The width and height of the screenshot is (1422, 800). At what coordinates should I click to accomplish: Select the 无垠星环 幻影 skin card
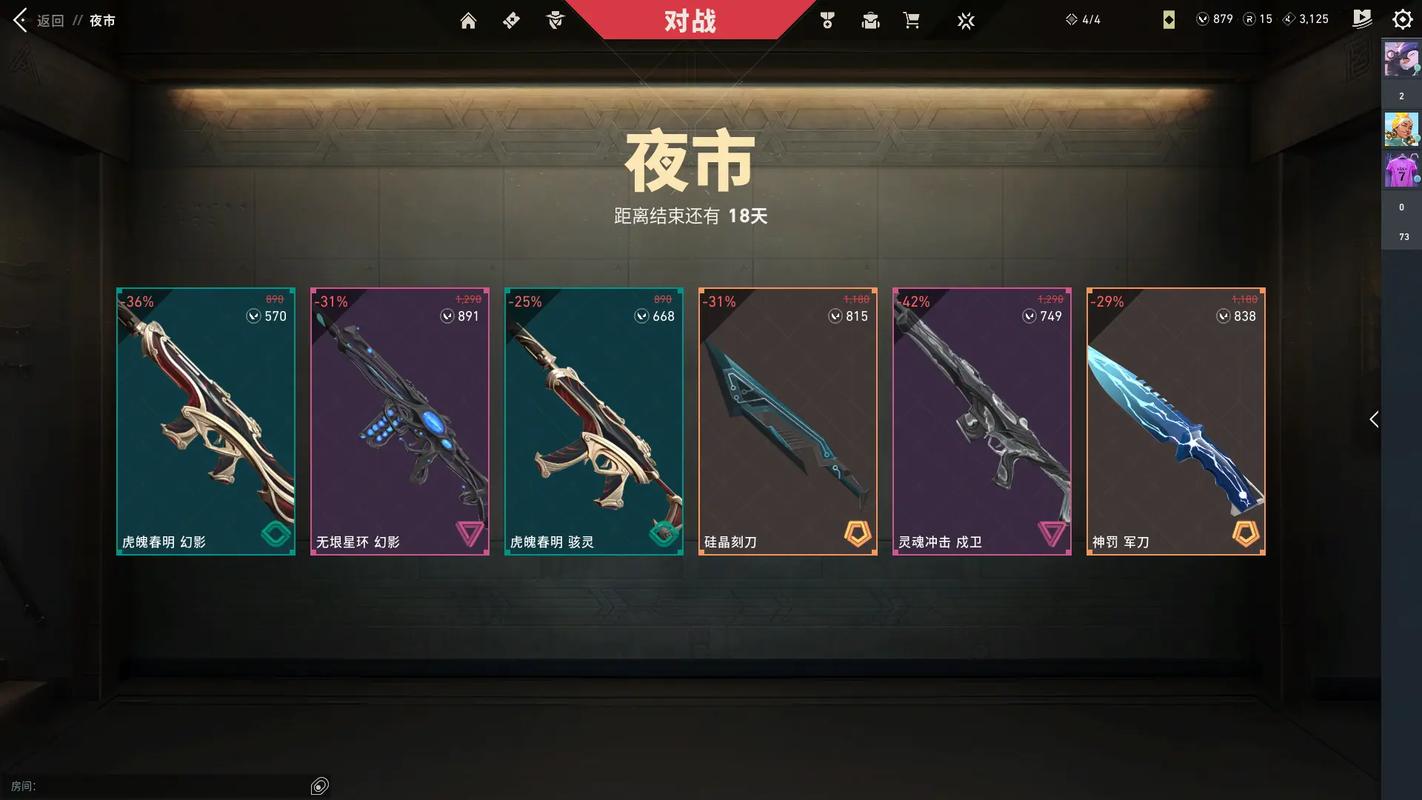(x=400, y=421)
